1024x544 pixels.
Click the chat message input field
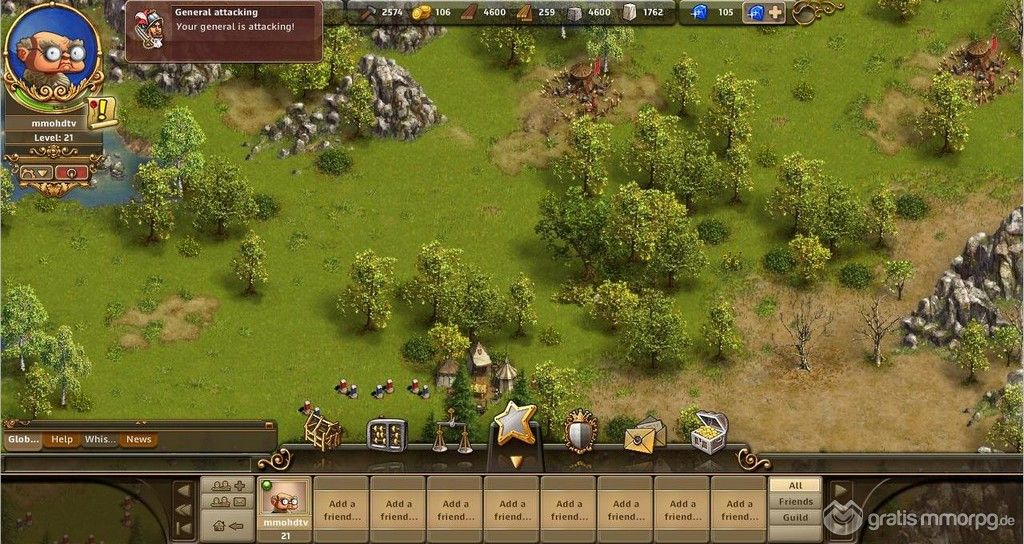pyautogui.click(x=127, y=464)
